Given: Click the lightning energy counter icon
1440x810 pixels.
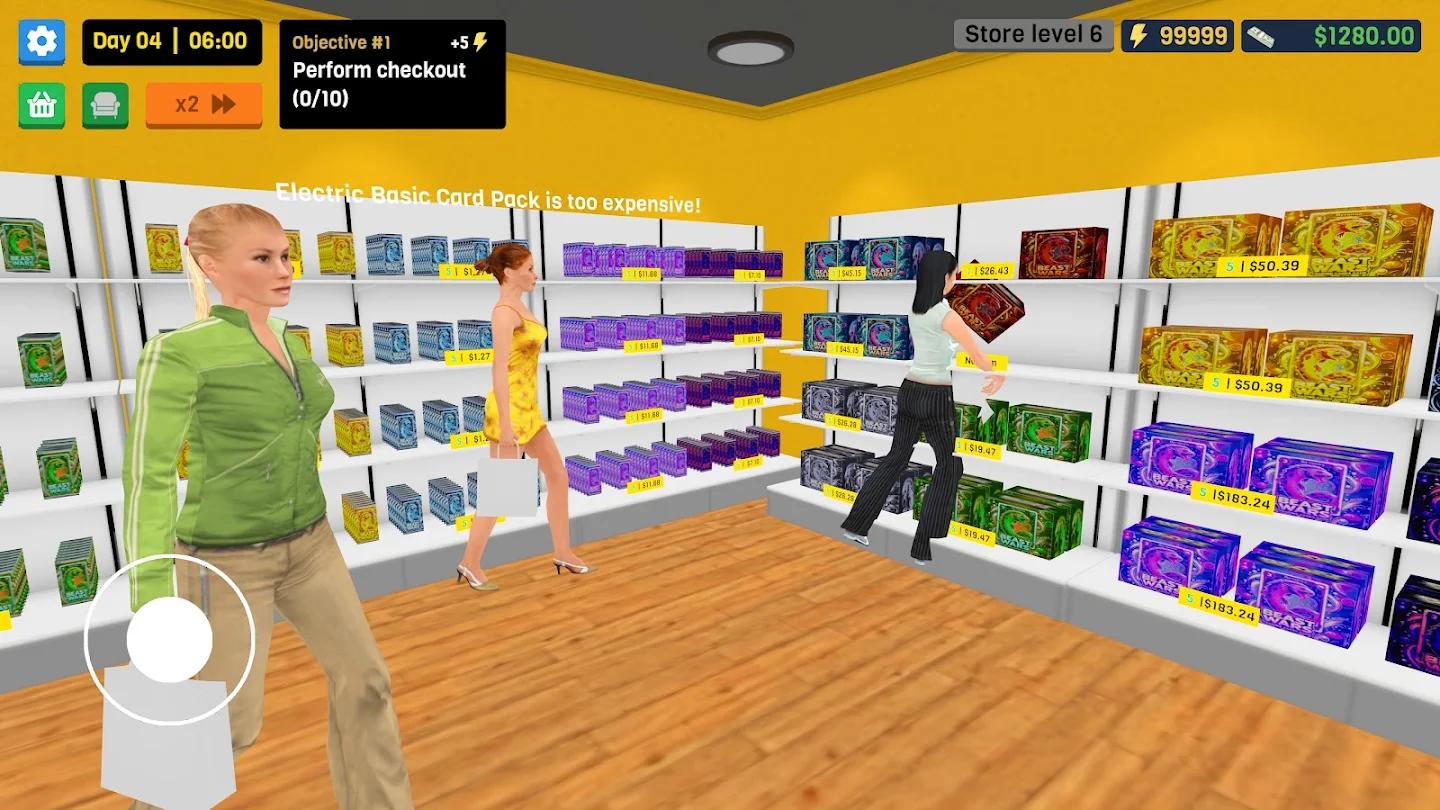Looking at the screenshot, I should point(1138,35).
